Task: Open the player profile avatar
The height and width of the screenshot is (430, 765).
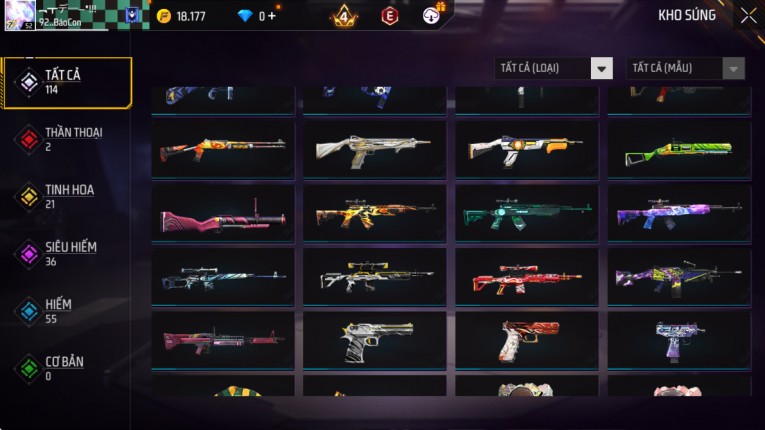Action: [19, 13]
